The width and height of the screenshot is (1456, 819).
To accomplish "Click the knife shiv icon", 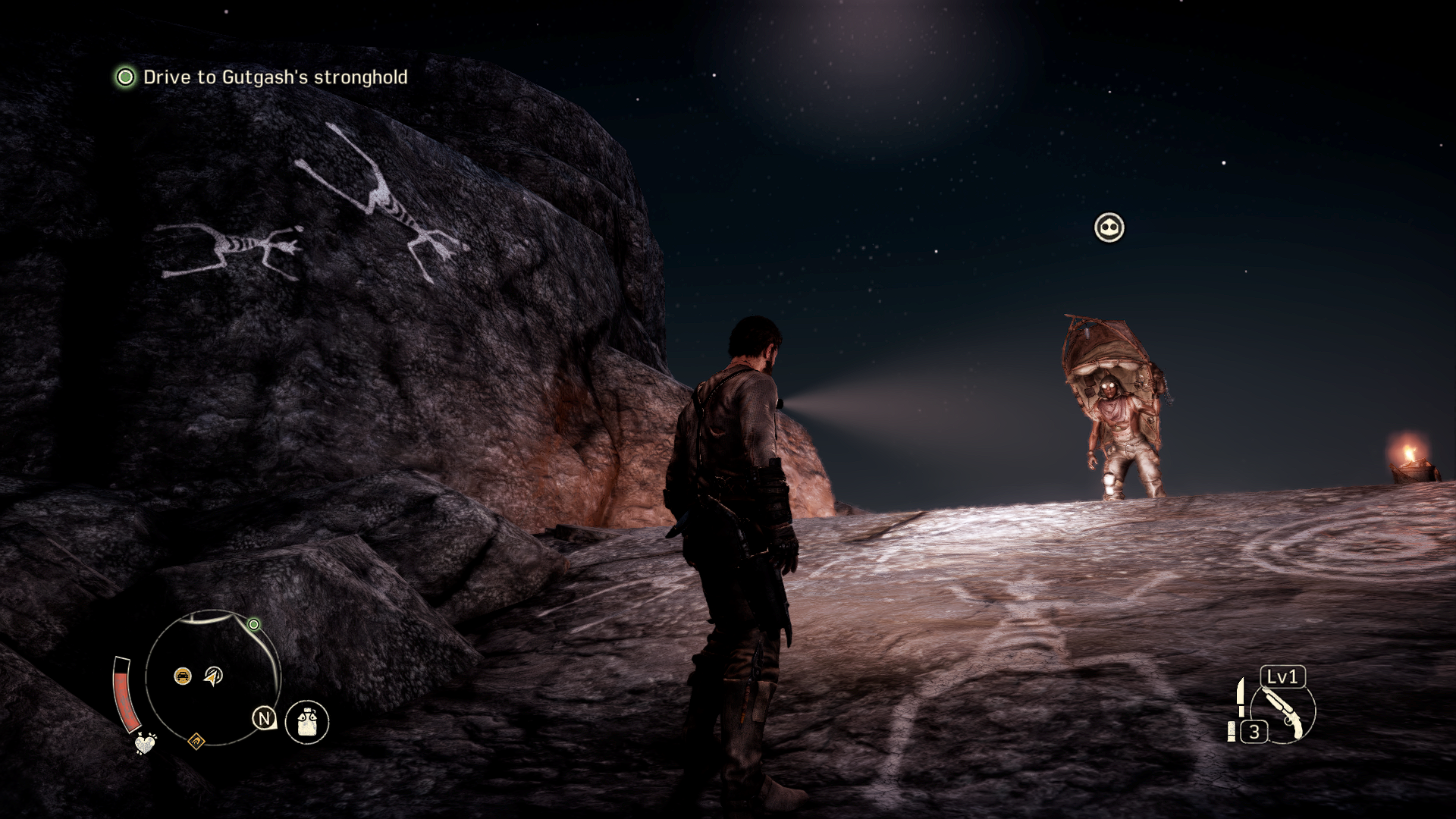I will [1241, 697].
